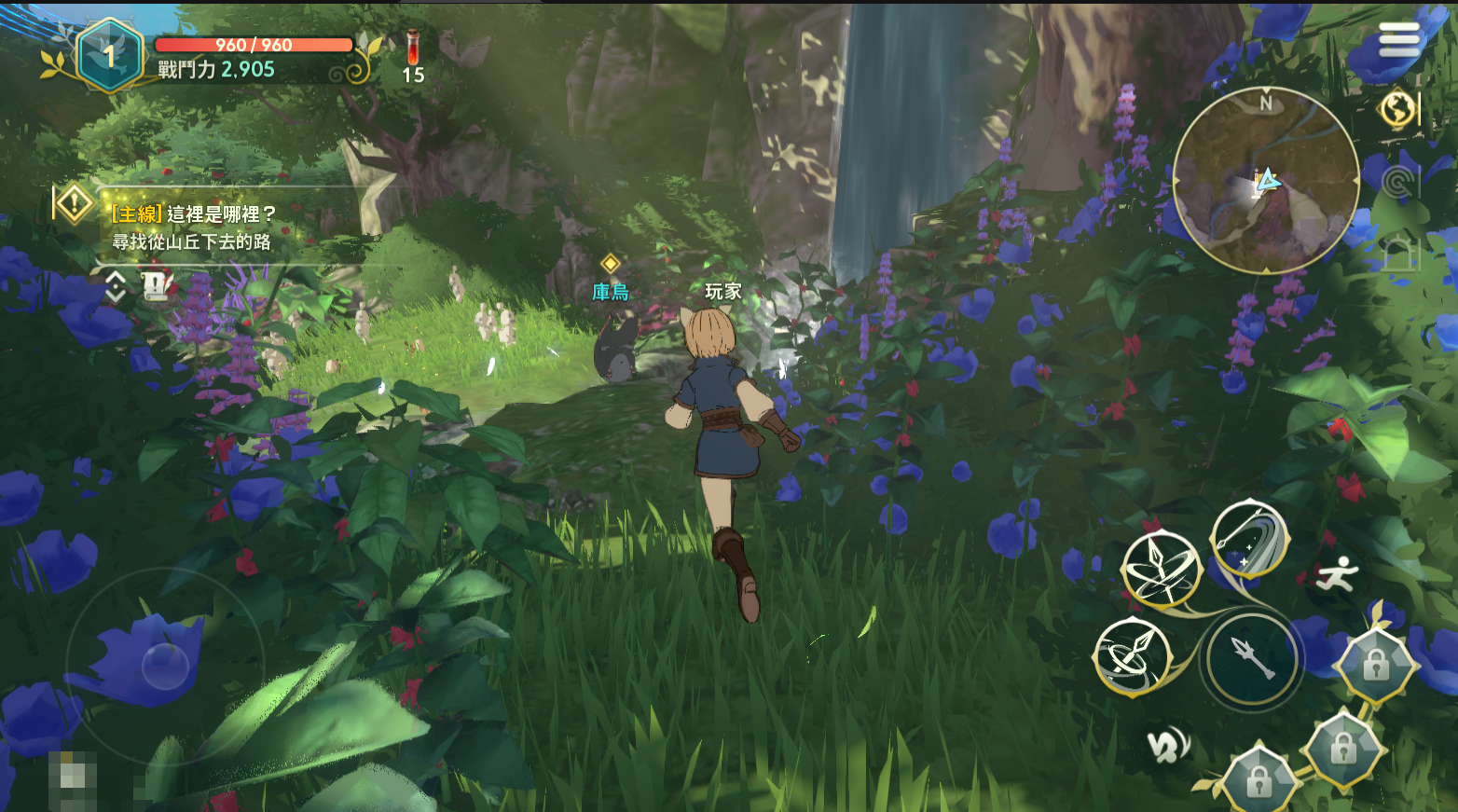Tap the faded spiral signal icon
Viewport: 1458px width, 812px height.
[x=1397, y=182]
